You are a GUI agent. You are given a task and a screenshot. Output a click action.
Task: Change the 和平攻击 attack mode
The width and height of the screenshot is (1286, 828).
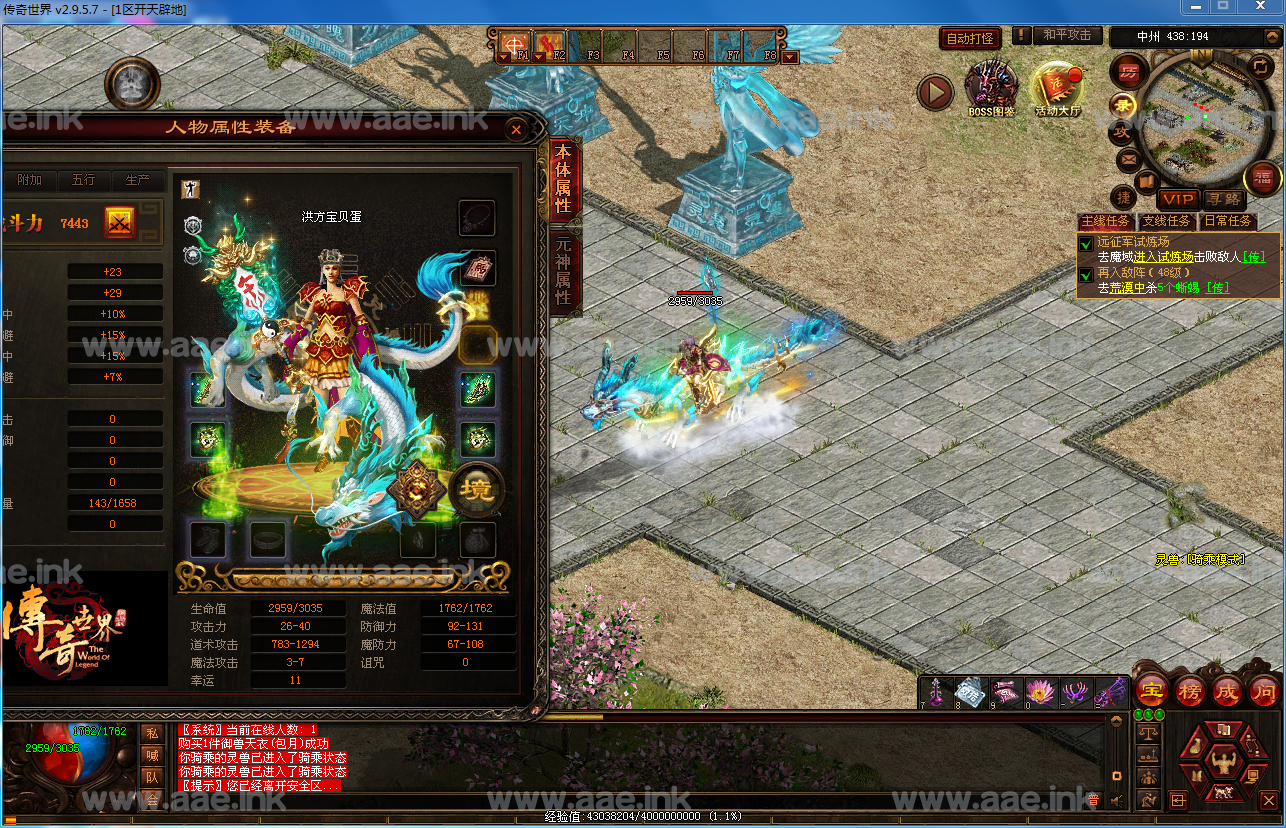tap(1066, 35)
